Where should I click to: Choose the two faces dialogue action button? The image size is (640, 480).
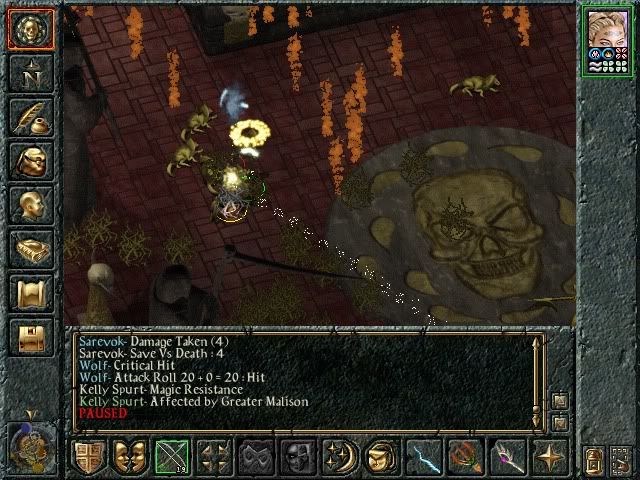131,457
